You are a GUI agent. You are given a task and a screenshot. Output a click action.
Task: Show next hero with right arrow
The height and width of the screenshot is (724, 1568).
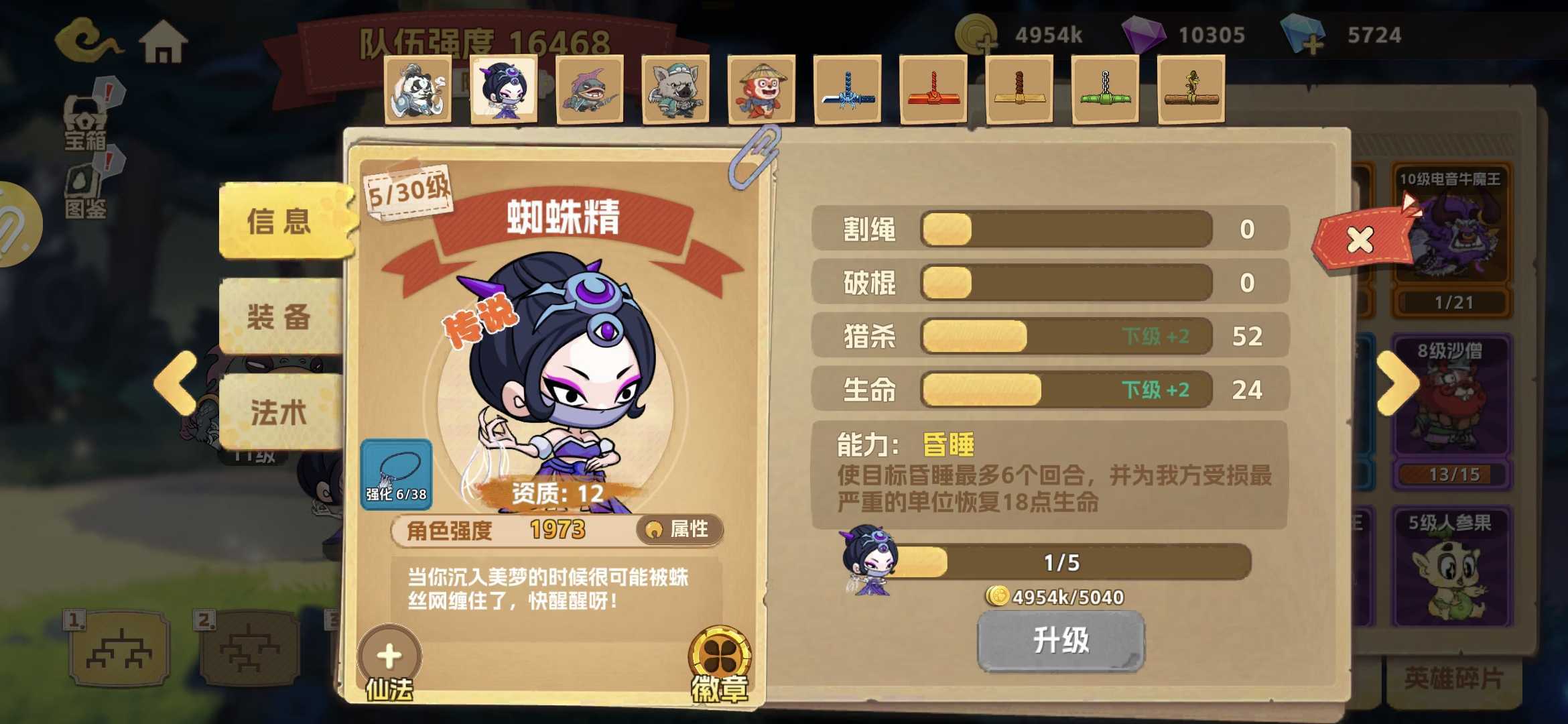coord(1398,382)
